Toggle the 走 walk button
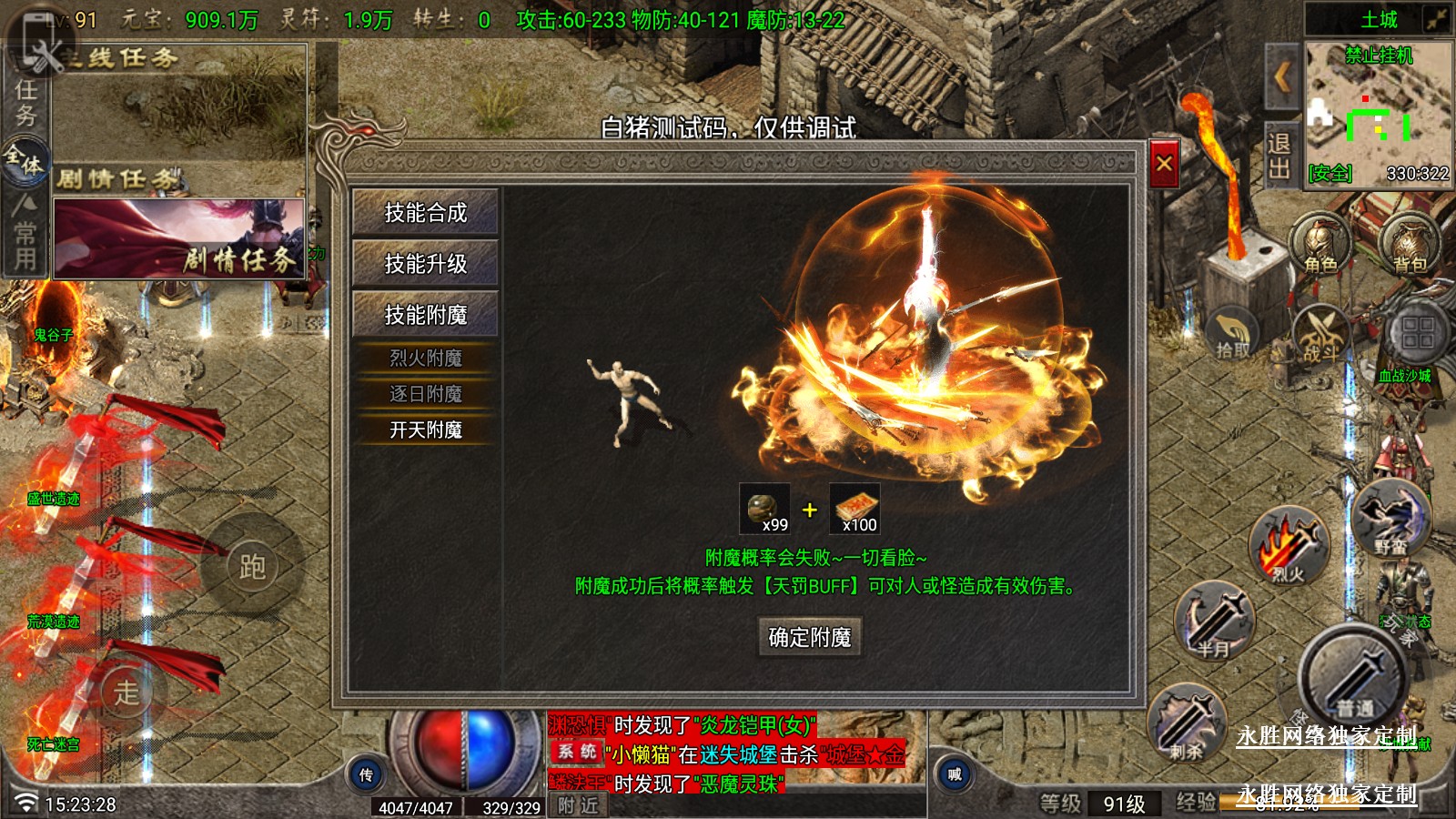This screenshot has width=1456, height=819. point(127,692)
